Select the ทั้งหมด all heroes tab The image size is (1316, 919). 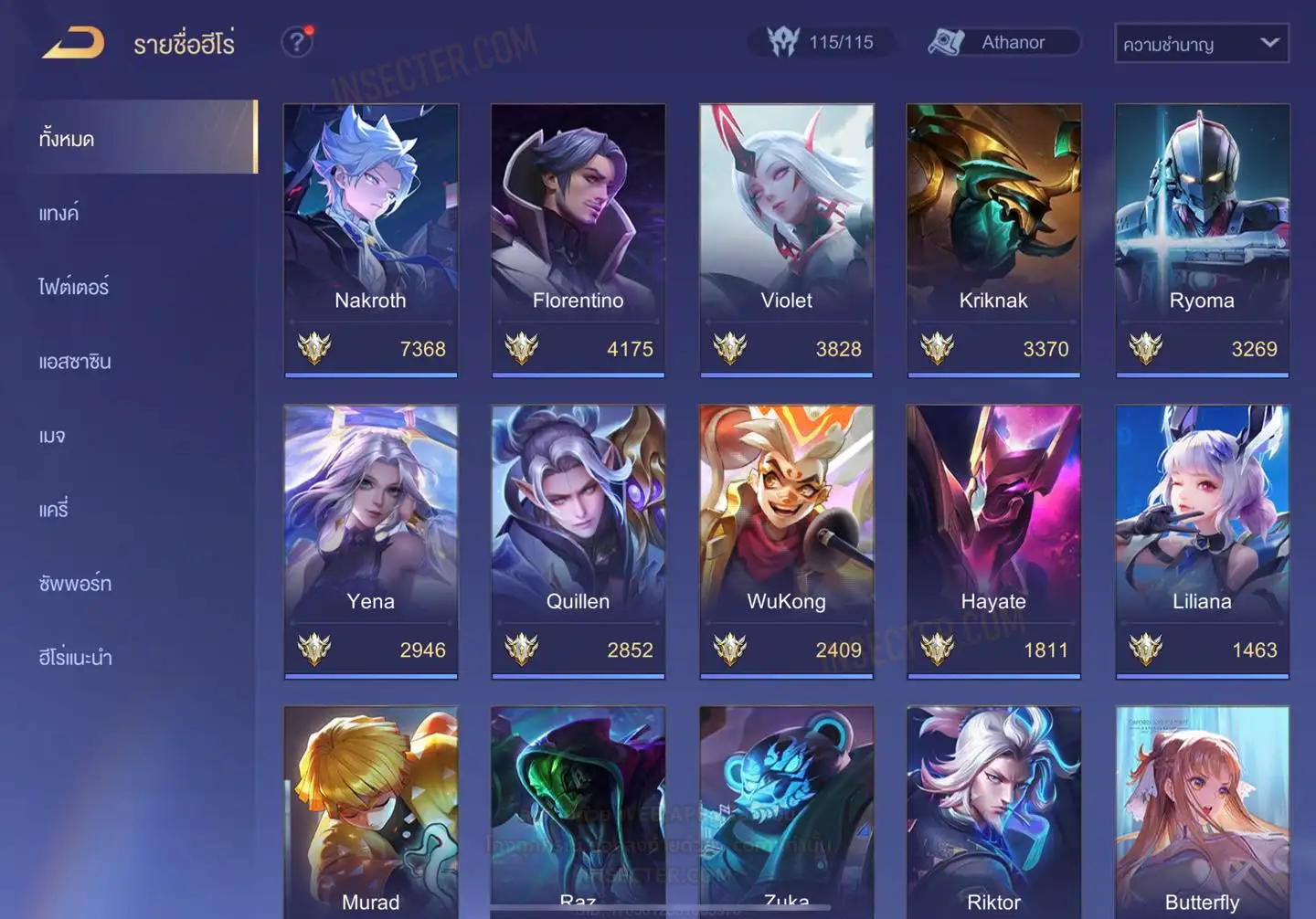point(67,139)
